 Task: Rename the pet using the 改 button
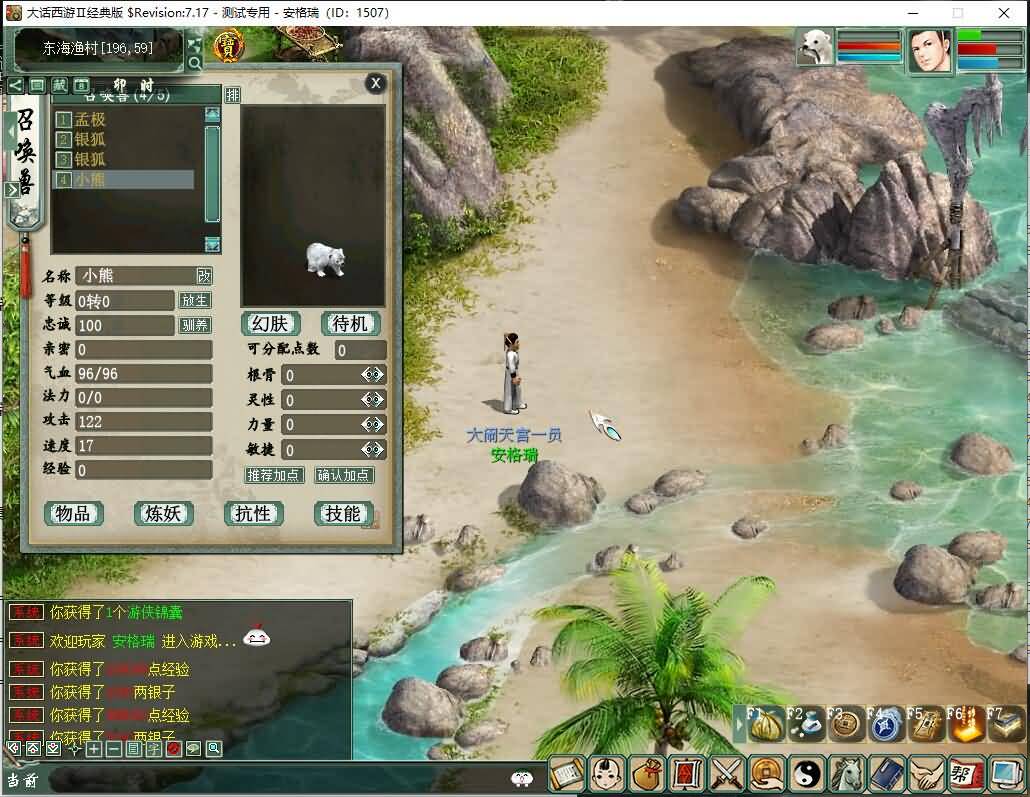[204, 276]
